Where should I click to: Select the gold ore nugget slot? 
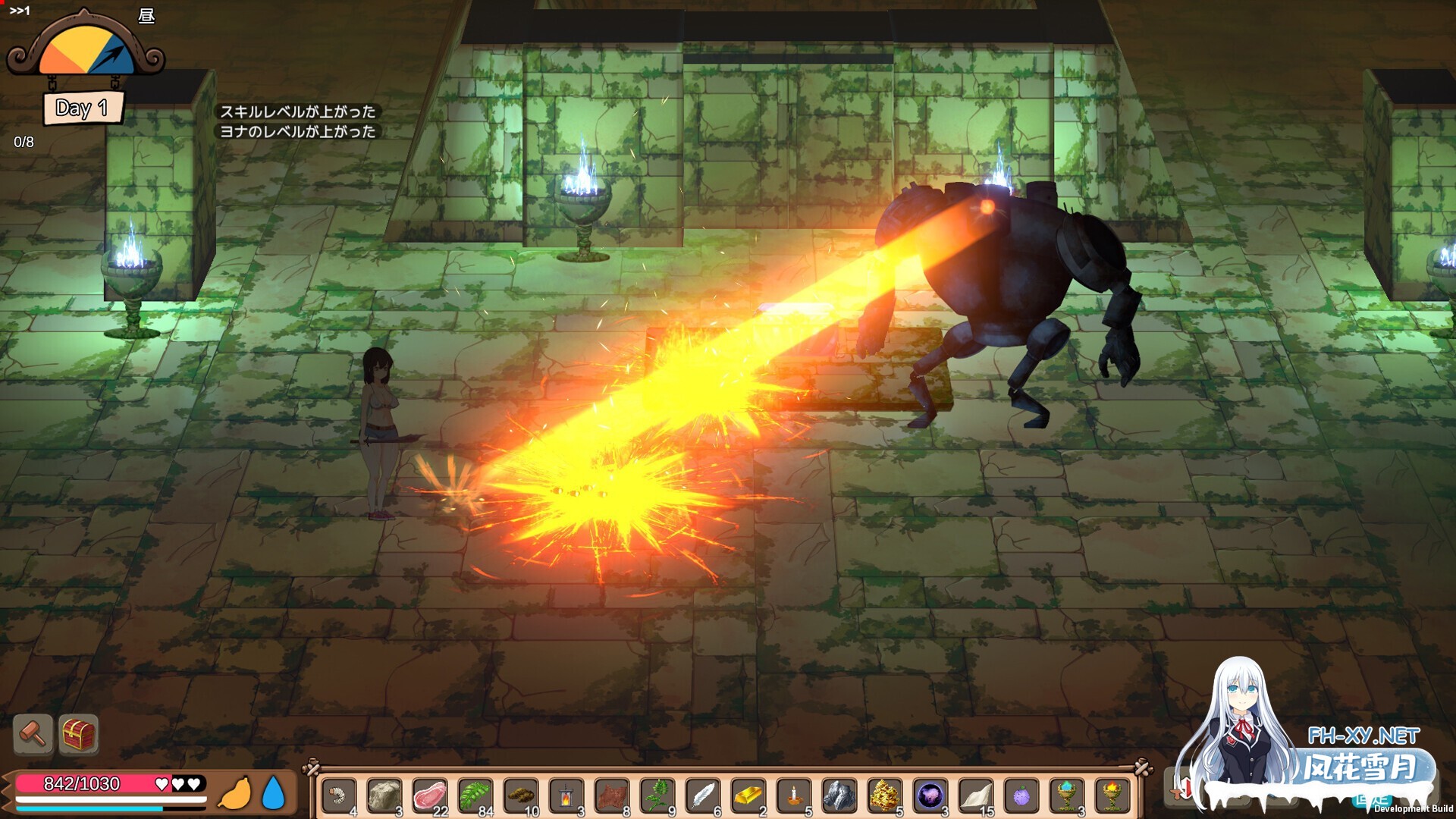click(x=884, y=796)
